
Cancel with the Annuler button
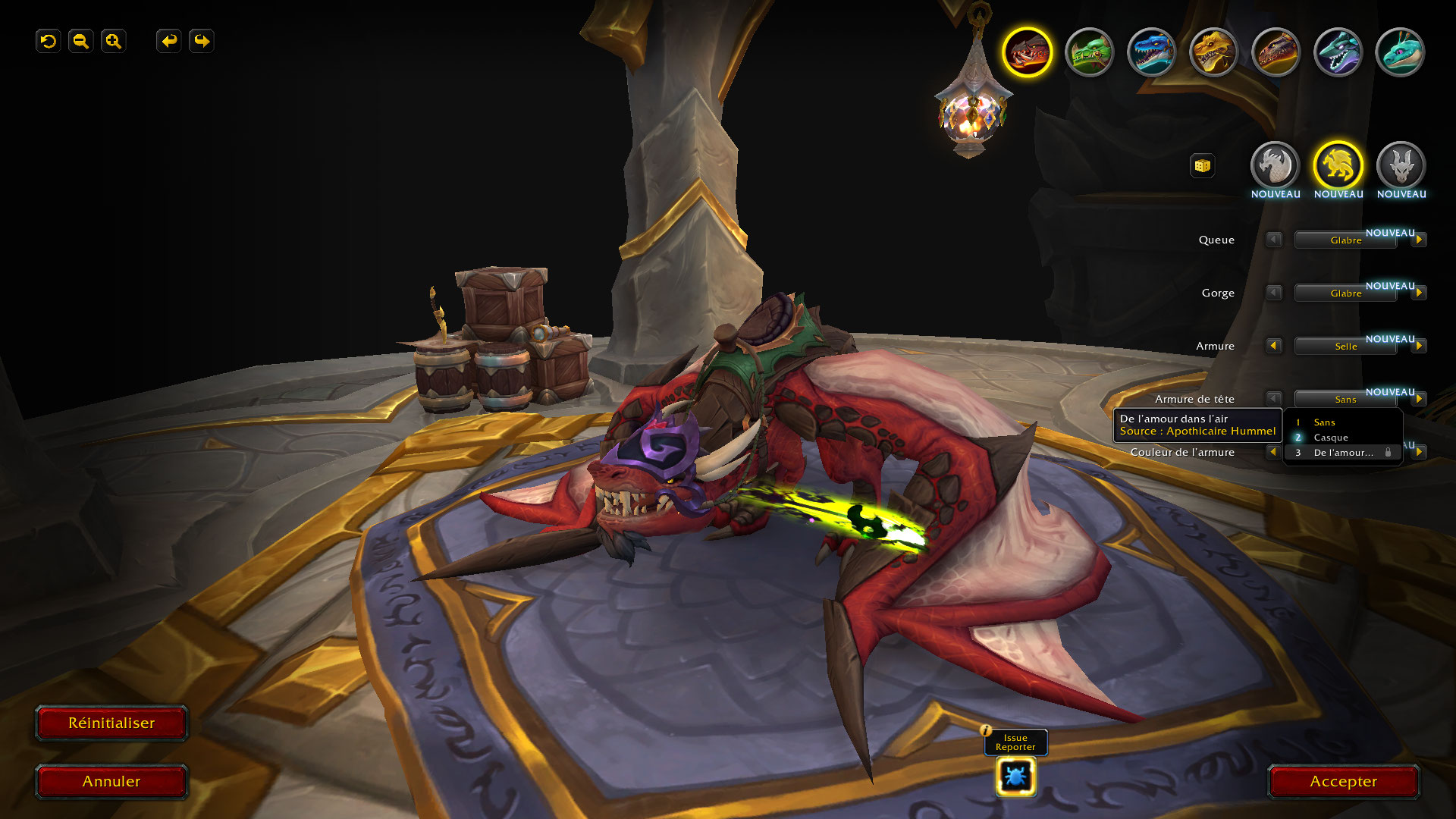111,782
